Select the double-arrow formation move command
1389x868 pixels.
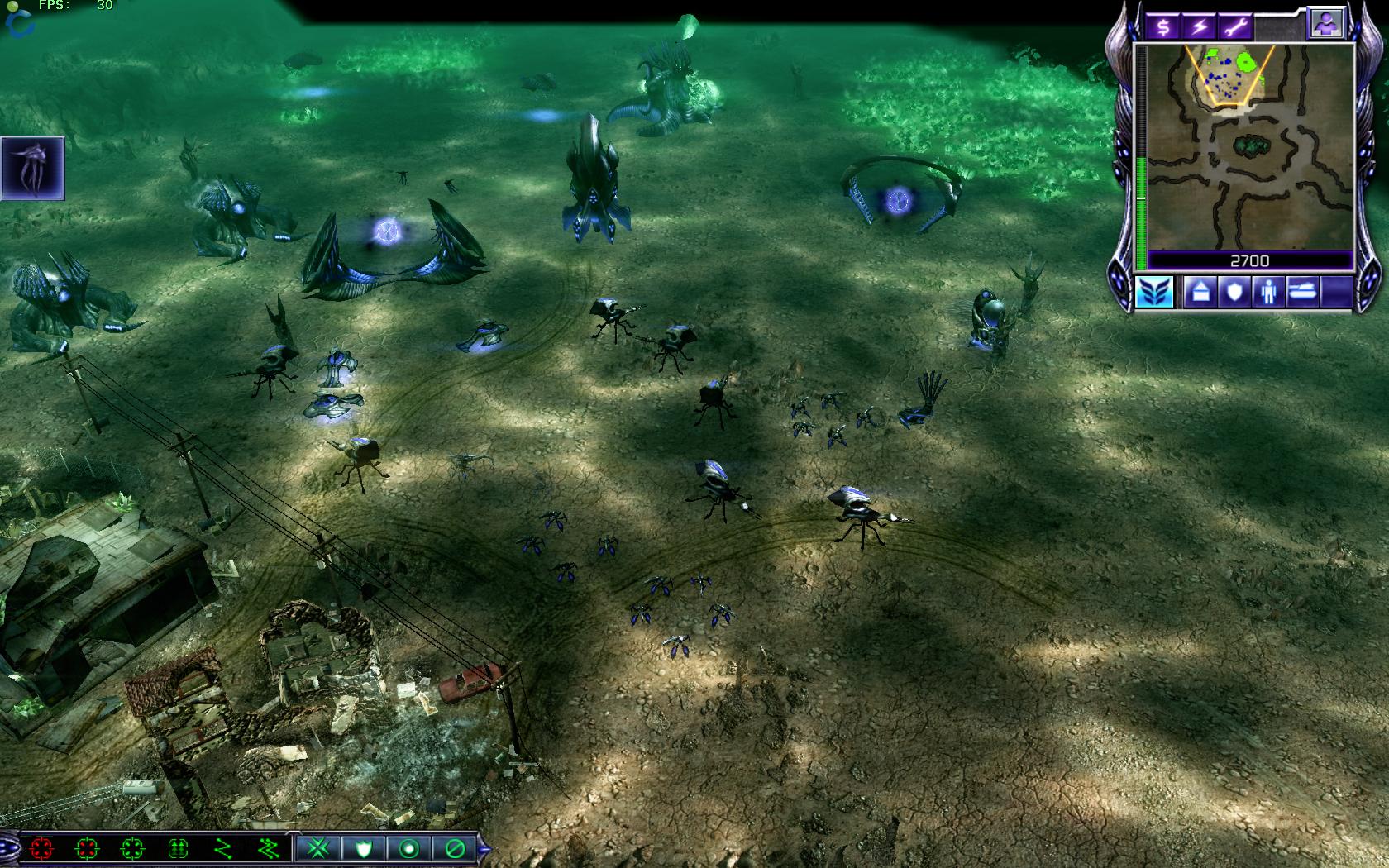click(178, 848)
